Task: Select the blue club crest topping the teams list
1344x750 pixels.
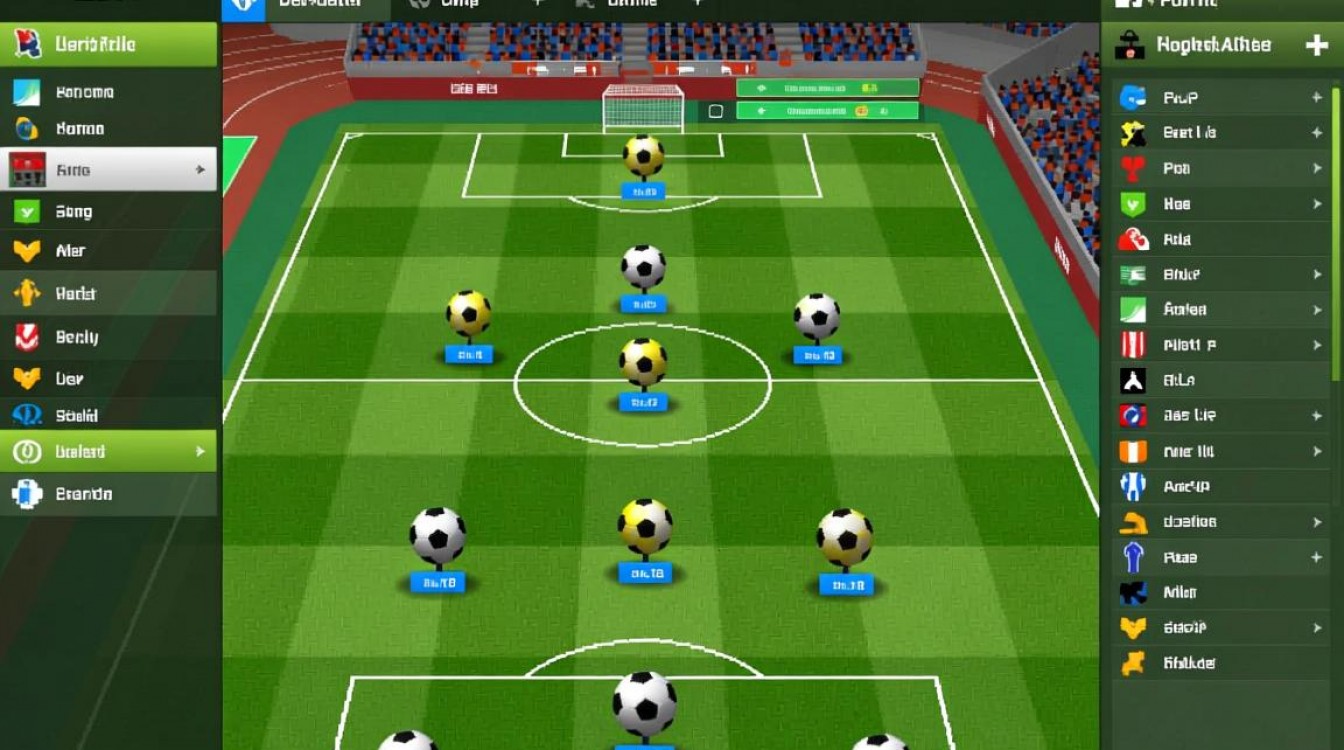Action: click(1135, 97)
